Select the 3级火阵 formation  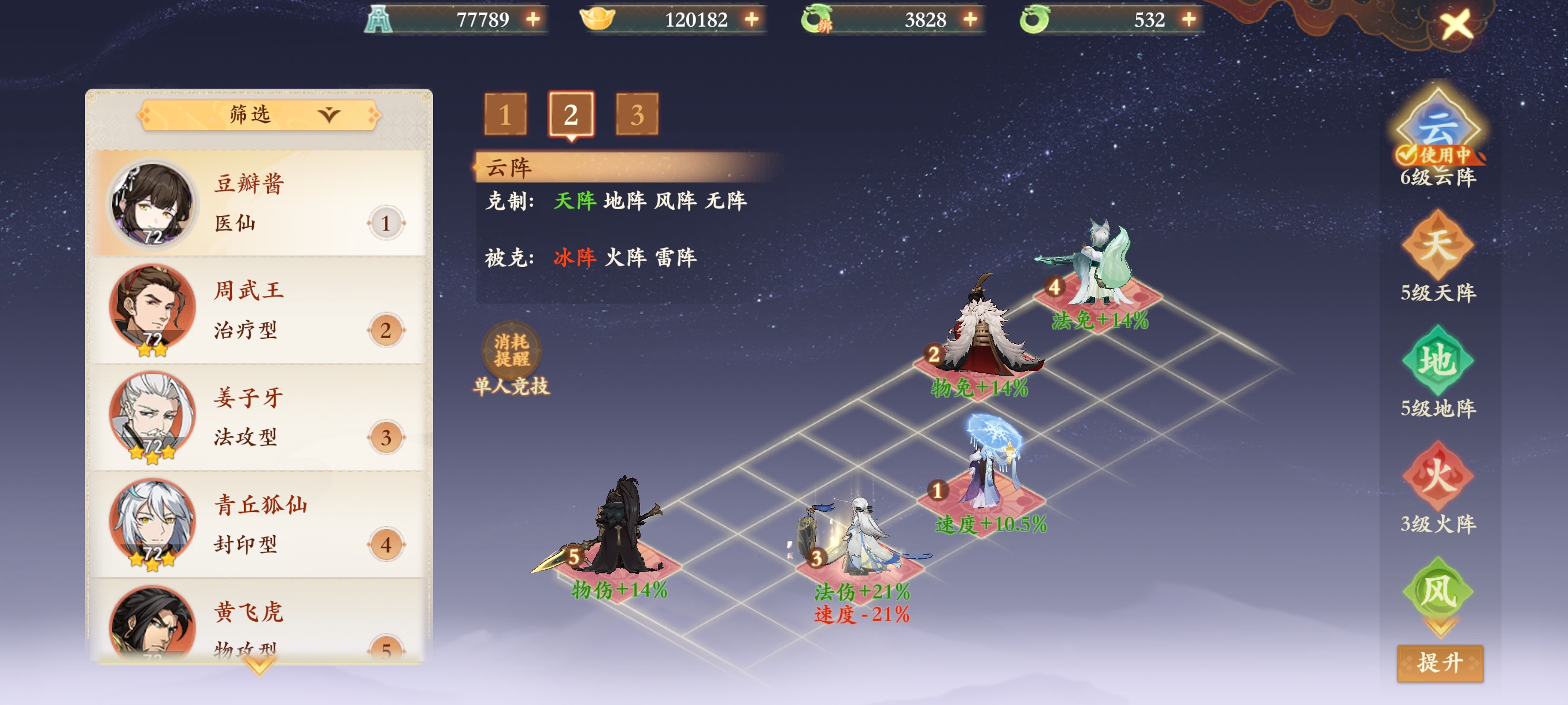(x=1437, y=476)
